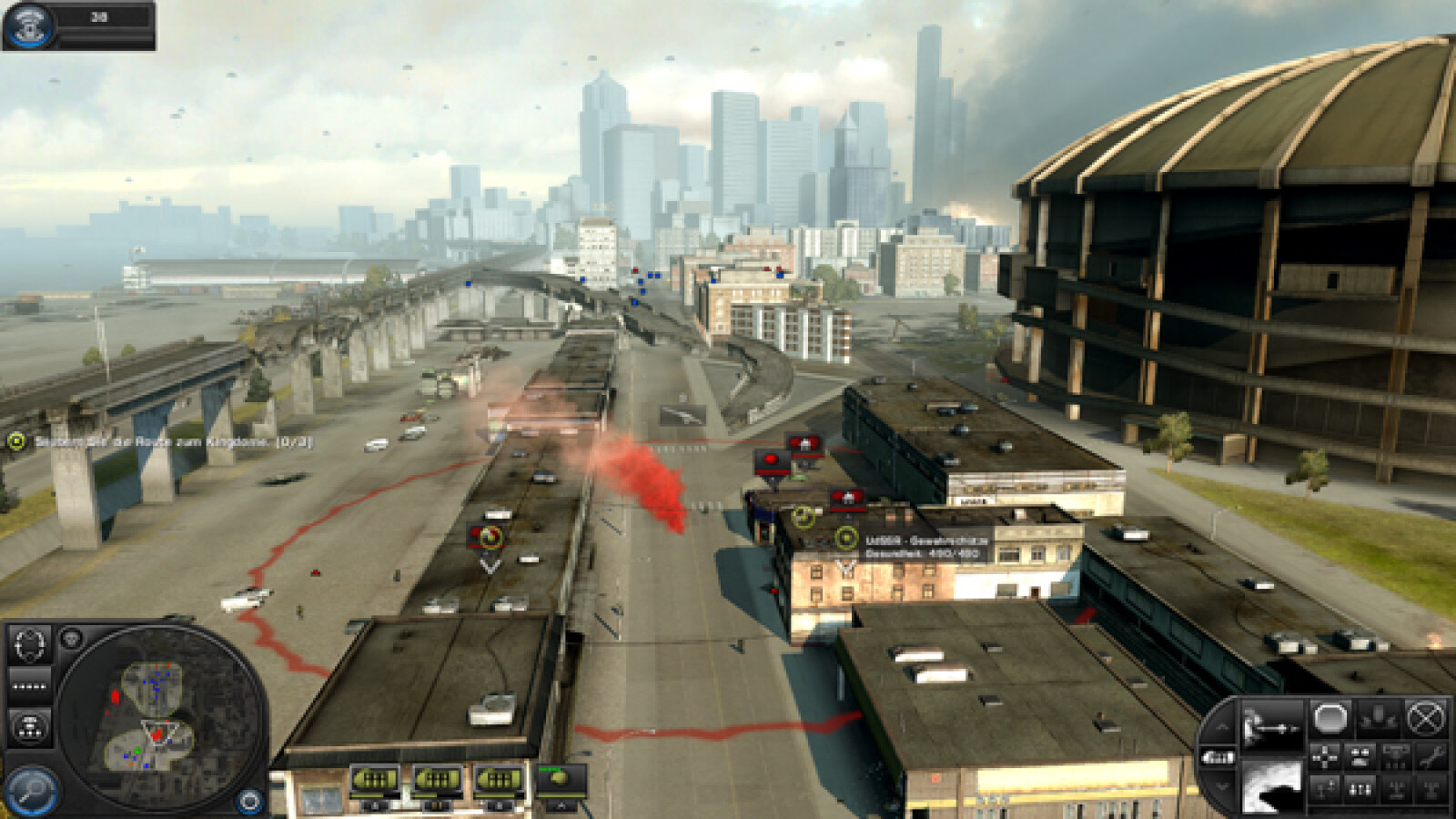Click the small blue ring button on minimap
Image resolution: width=1456 pixels, height=819 pixels.
pyautogui.click(x=248, y=801)
